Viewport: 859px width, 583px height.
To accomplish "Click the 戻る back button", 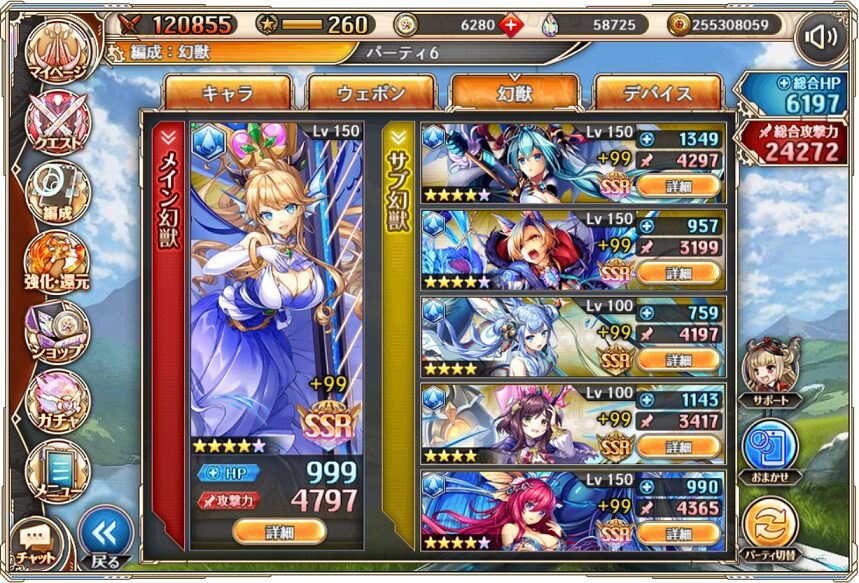I will pyautogui.click(x=105, y=535).
